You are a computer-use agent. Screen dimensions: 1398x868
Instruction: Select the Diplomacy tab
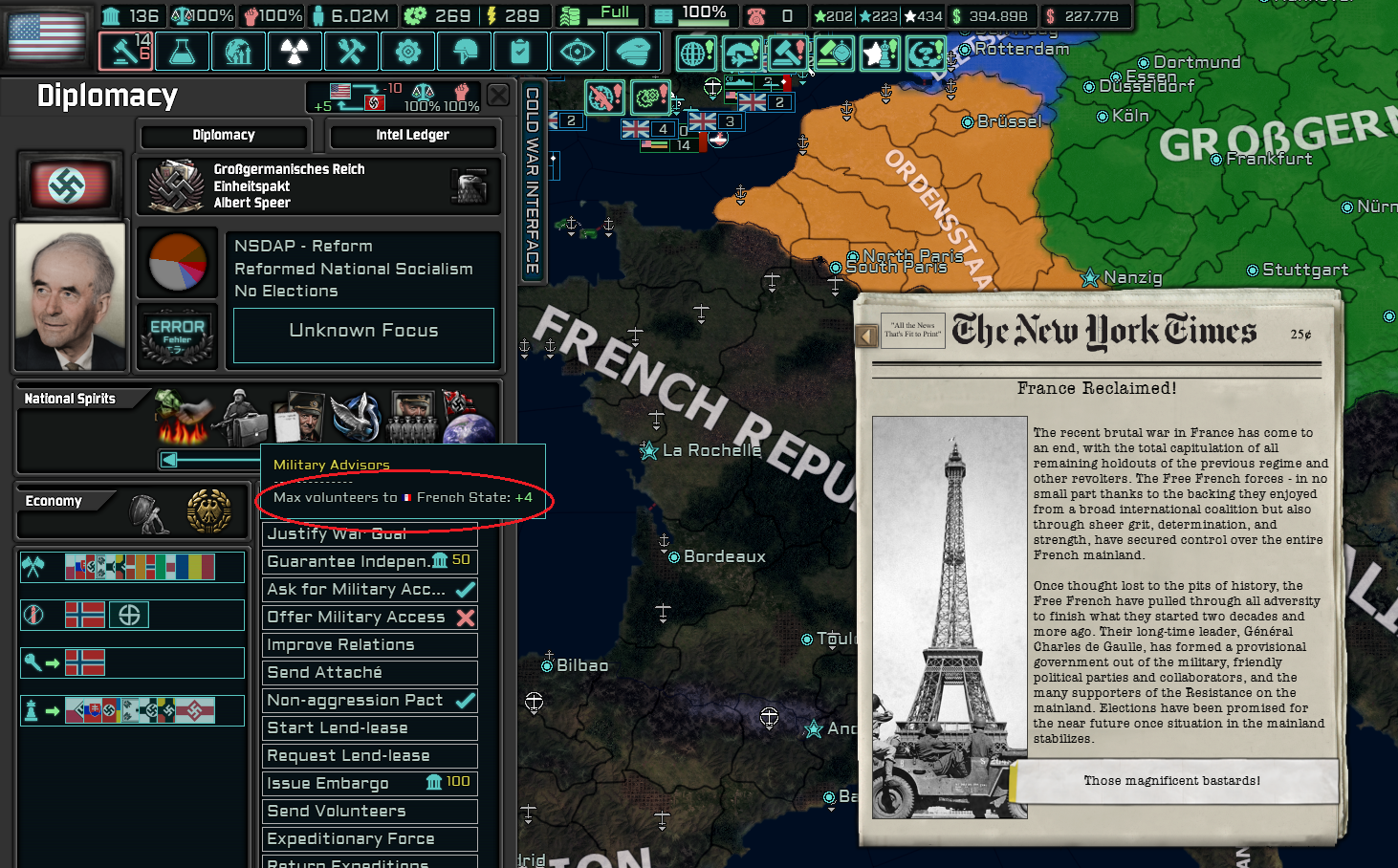click(223, 135)
